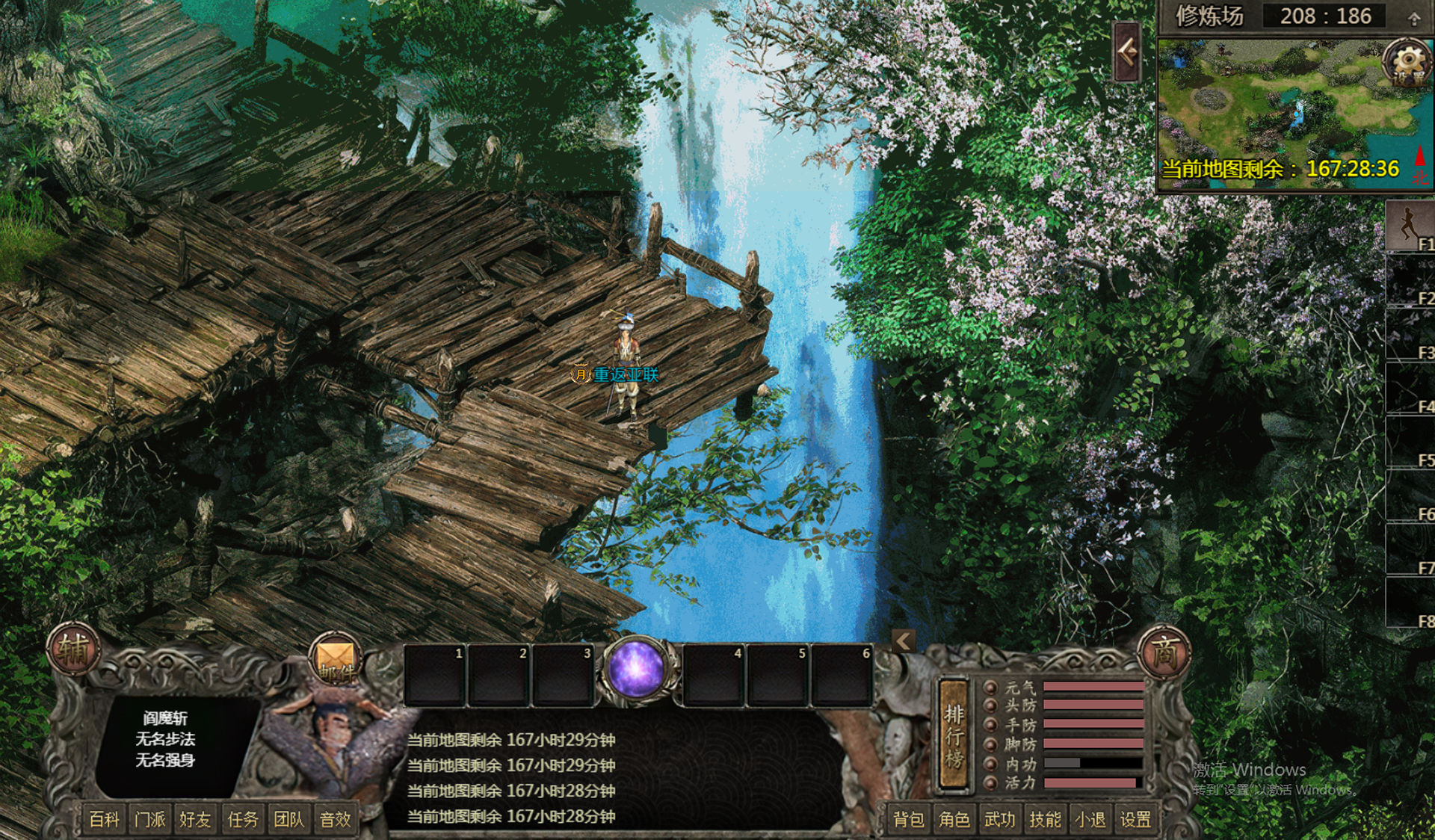
Task: Open the 邮件 mail envelope
Action: coord(336,661)
